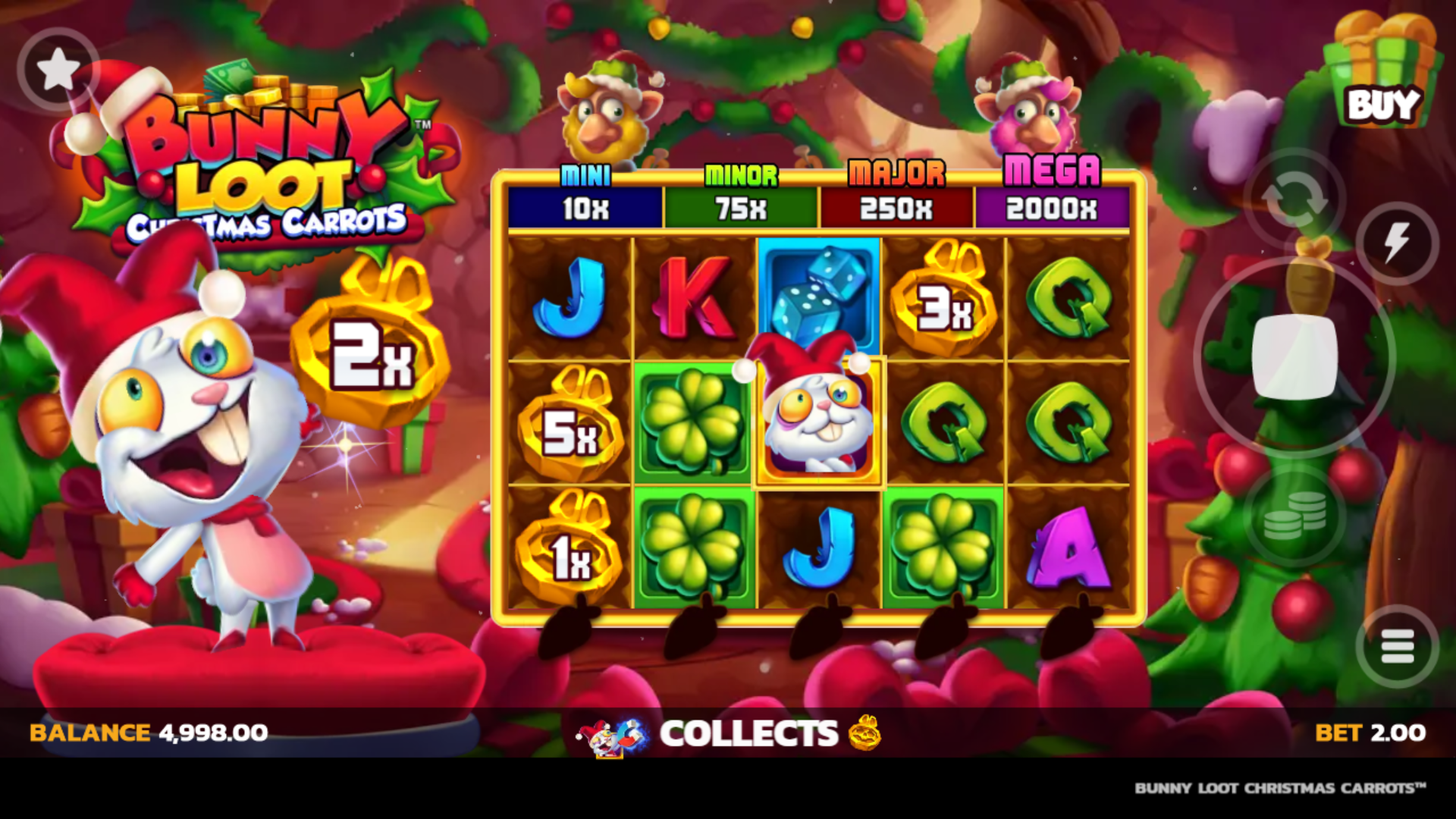Stop the spin with the square button
The width and height of the screenshot is (1456, 819).
[1294, 356]
